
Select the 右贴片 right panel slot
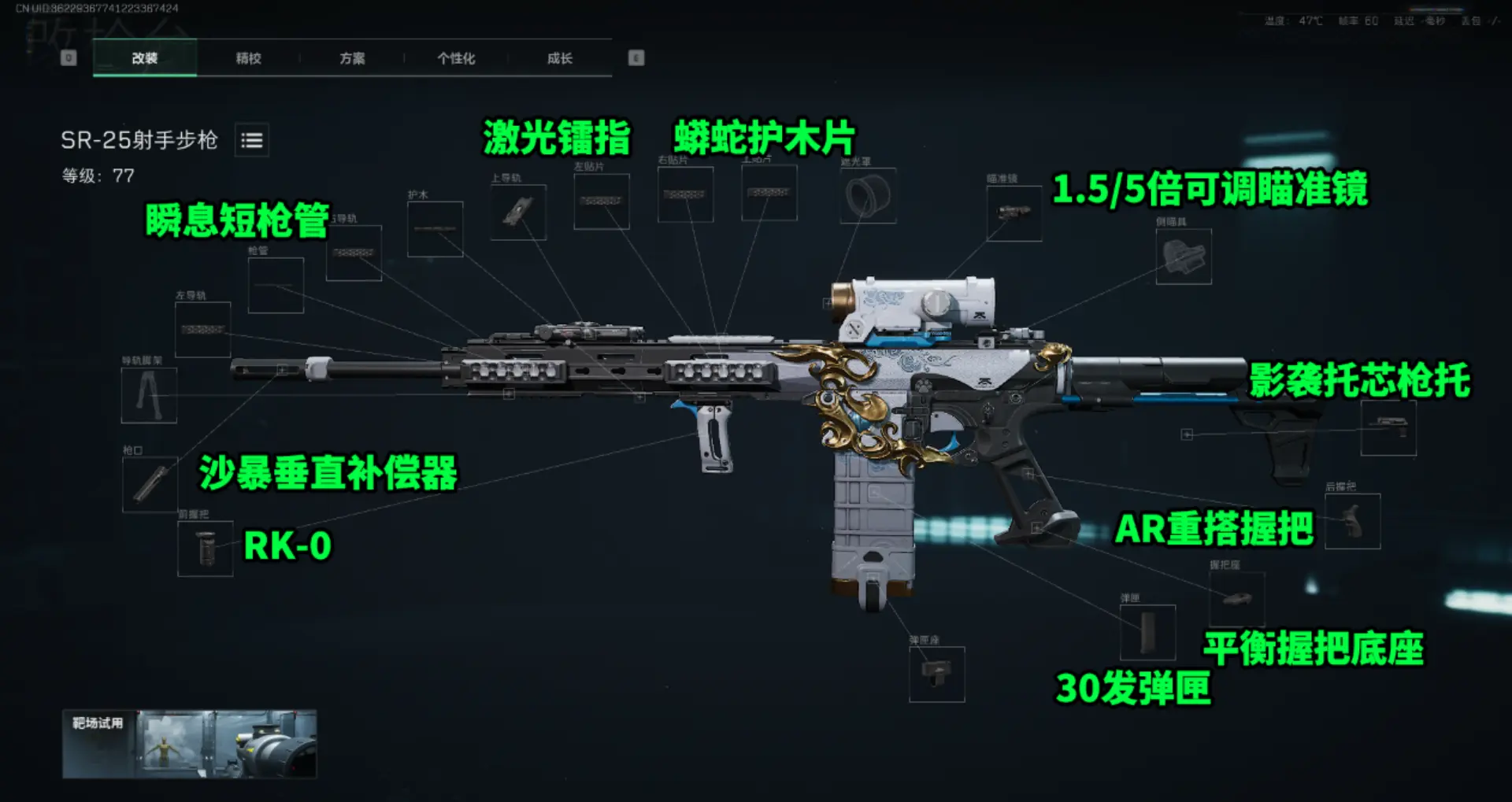pyautogui.click(x=684, y=194)
